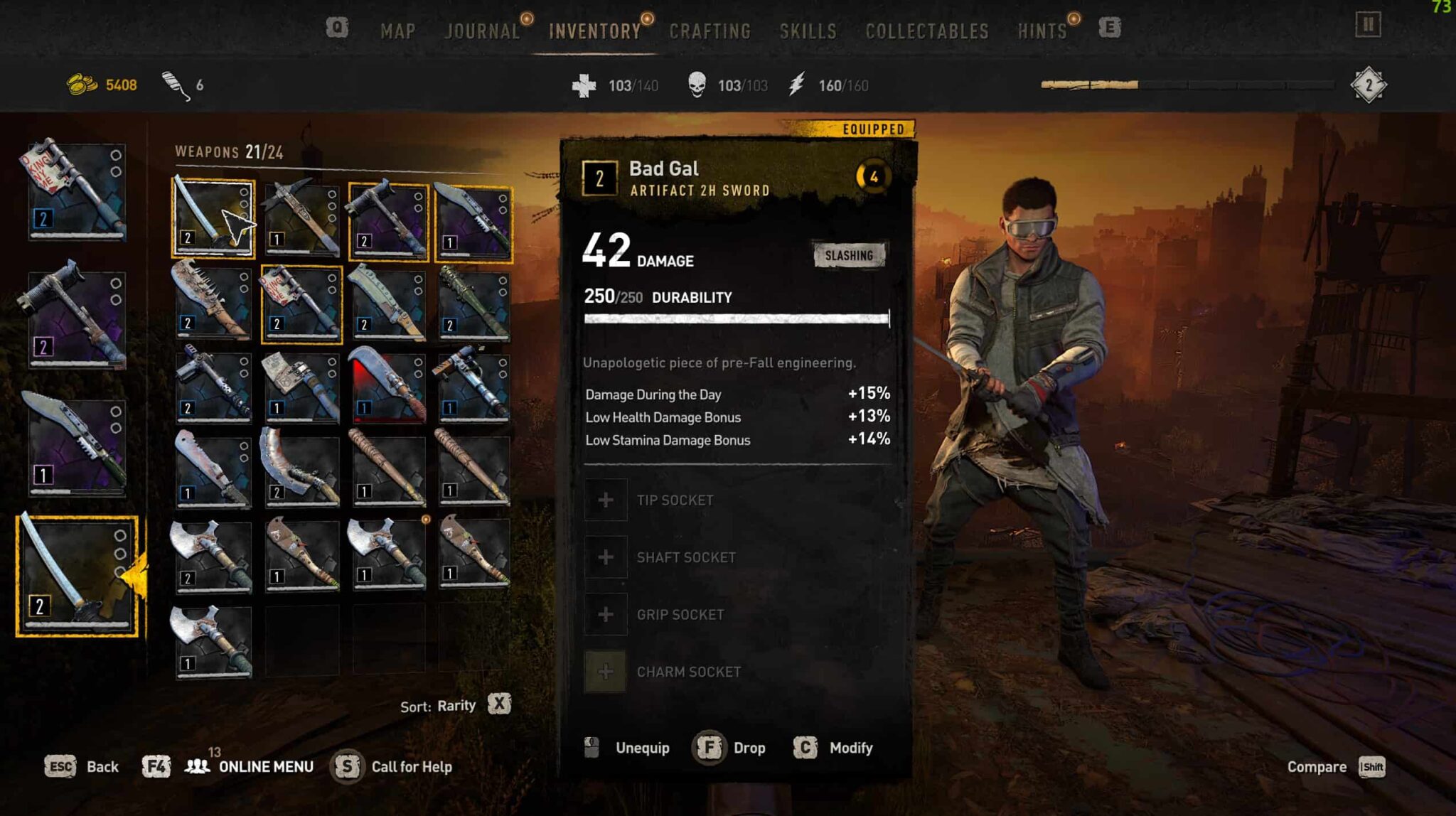Open the Charm Socket plus icon
Screen dimensions: 1456x816
[606, 670]
